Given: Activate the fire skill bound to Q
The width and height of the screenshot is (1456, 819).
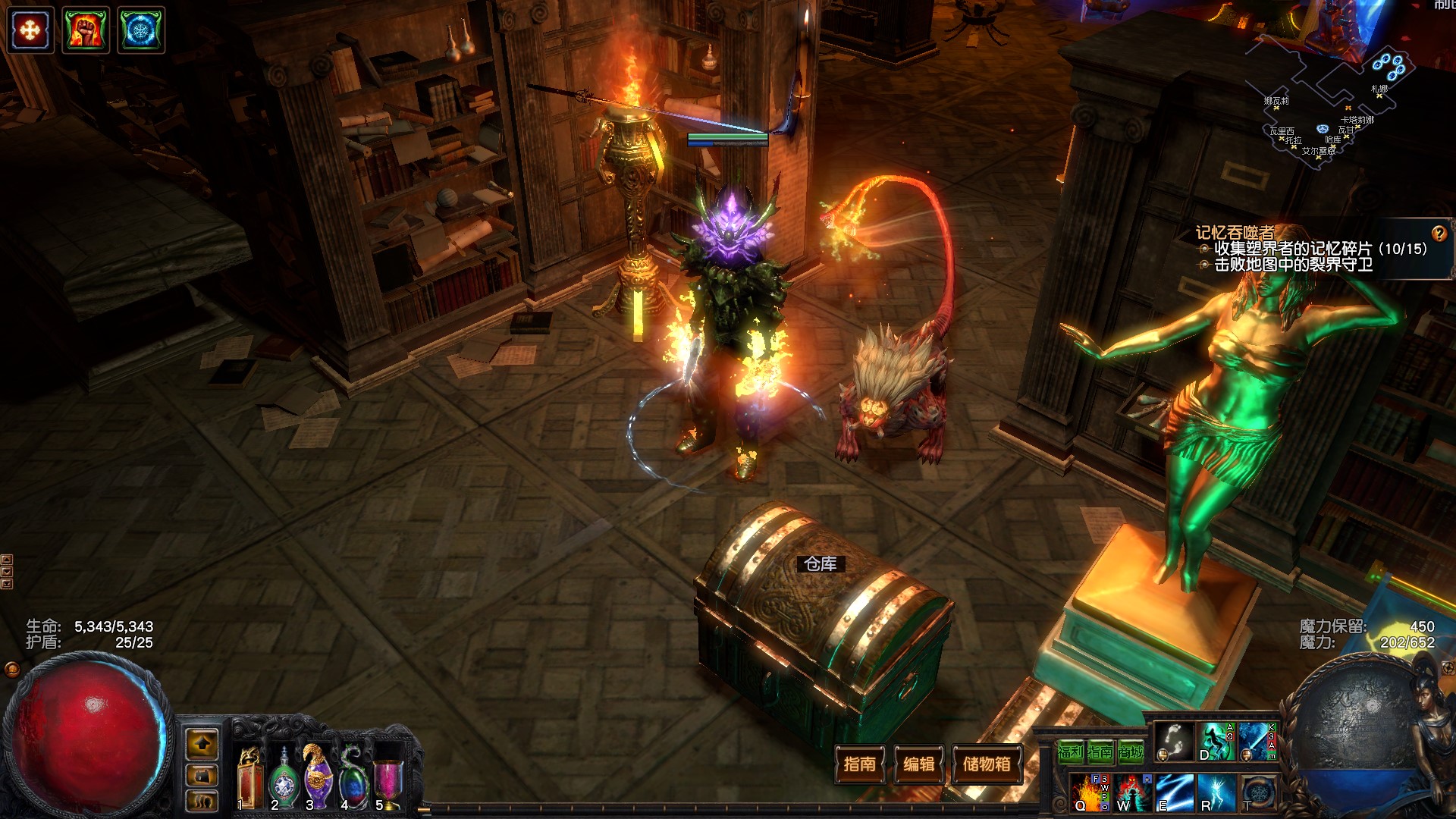Looking at the screenshot, I should click(x=1090, y=792).
